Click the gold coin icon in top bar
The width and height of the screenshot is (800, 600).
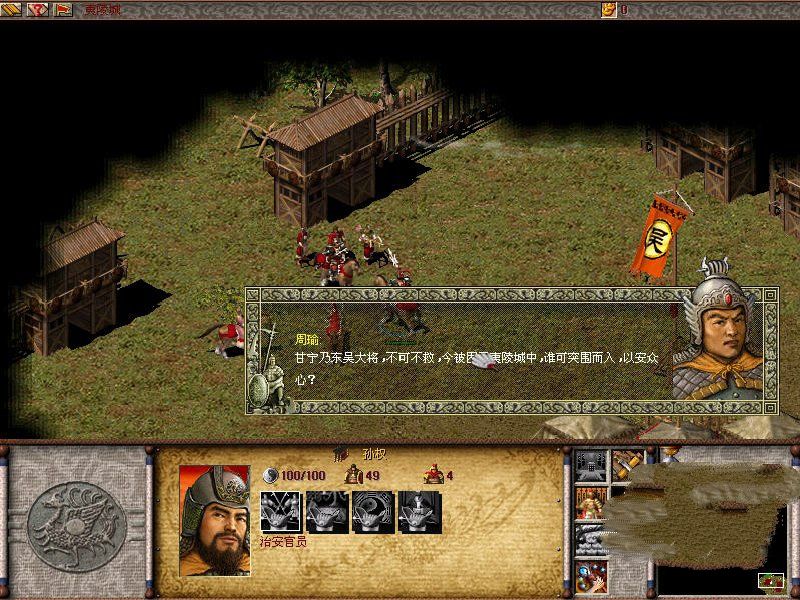point(608,10)
